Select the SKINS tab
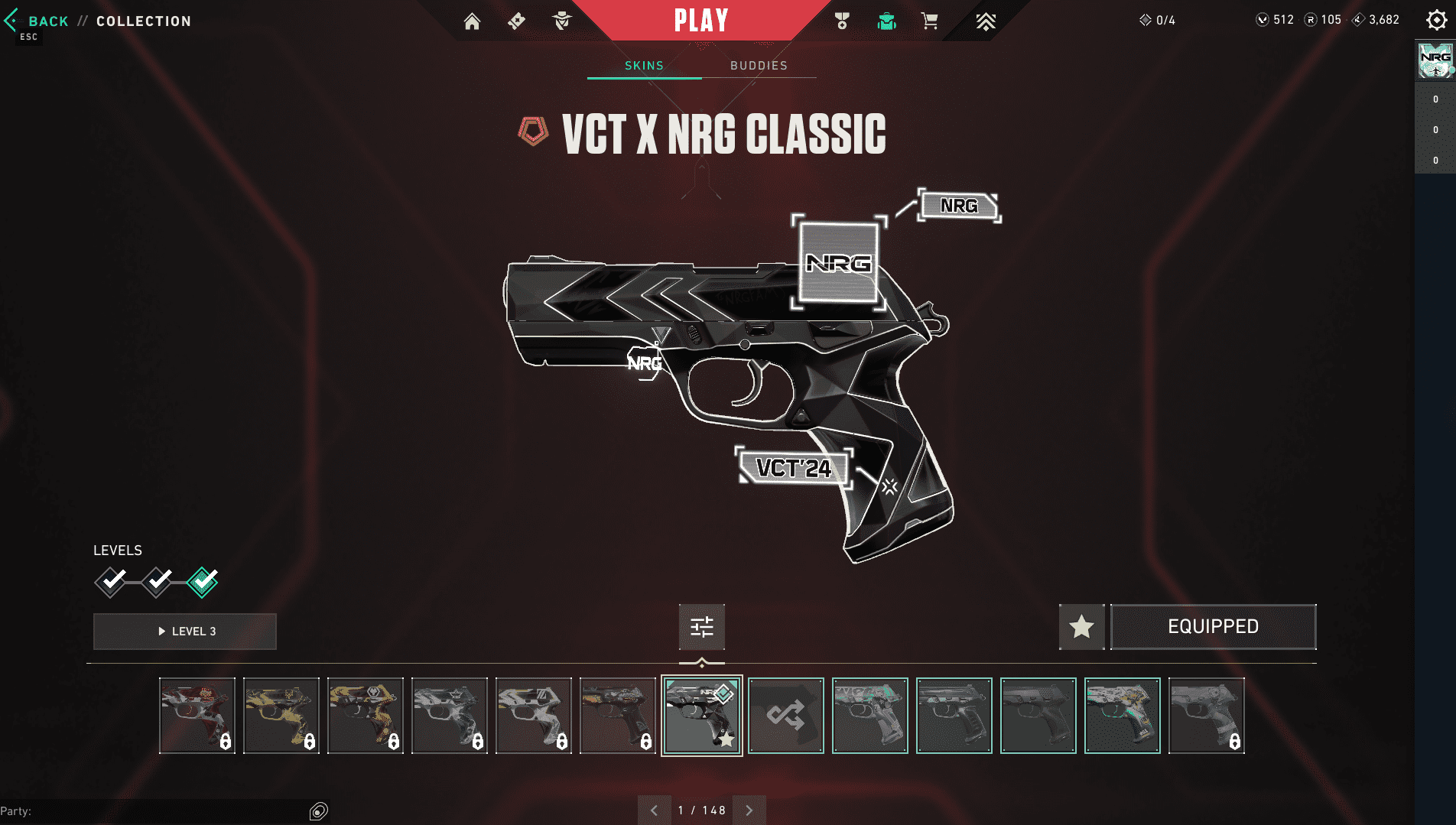The width and height of the screenshot is (1456, 825). pyautogui.click(x=643, y=66)
